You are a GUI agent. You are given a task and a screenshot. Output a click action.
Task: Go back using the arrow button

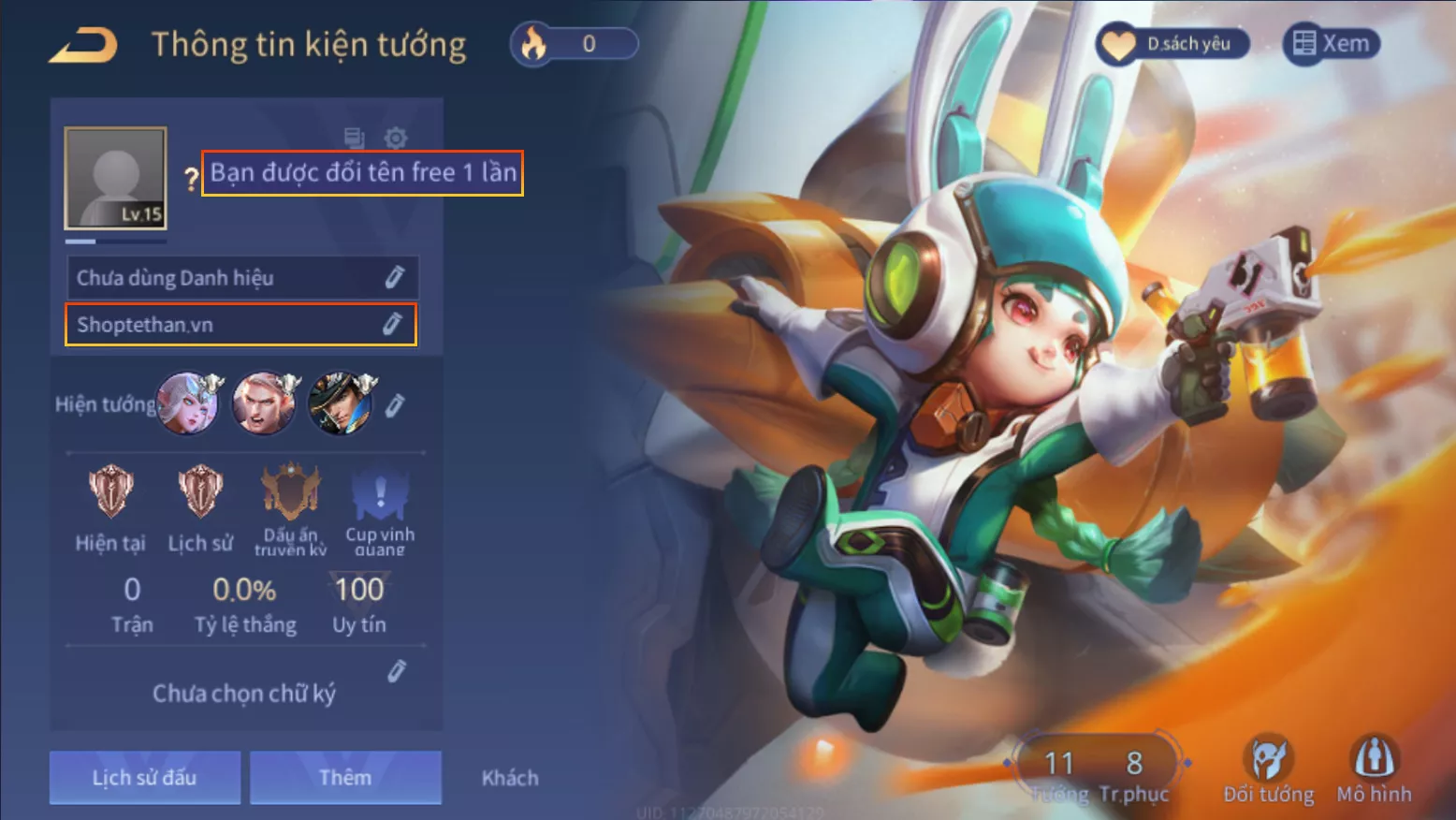click(83, 45)
